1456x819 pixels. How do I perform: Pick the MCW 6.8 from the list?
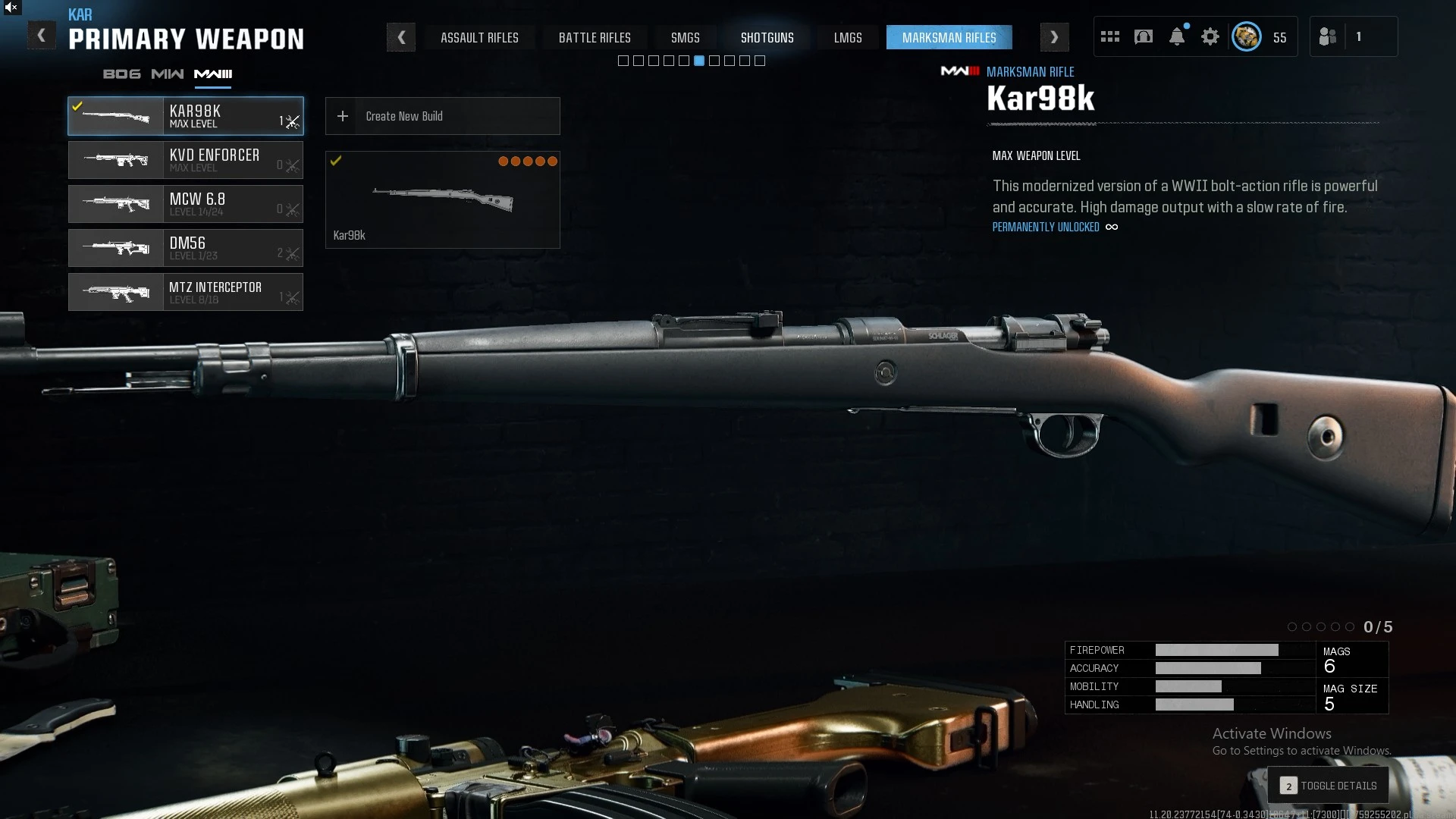click(x=186, y=204)
